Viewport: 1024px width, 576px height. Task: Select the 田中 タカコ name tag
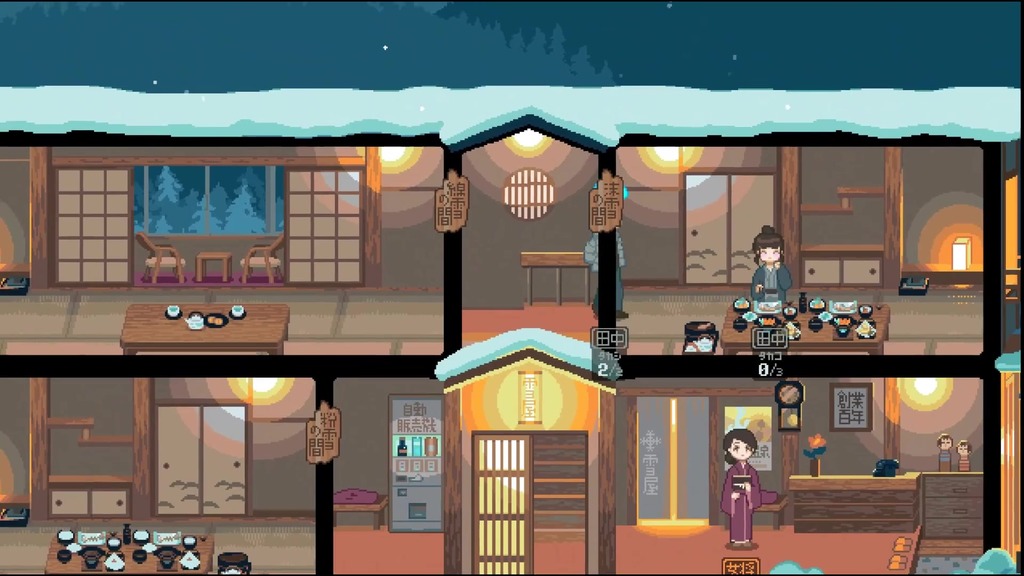click(768, 340)
